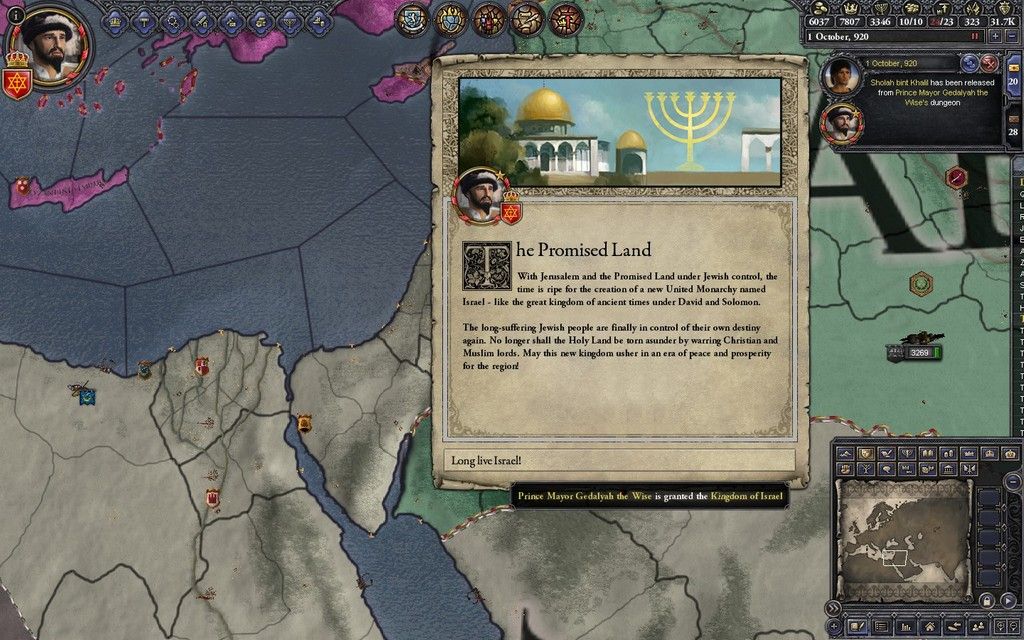1024x640 pixels.
Task: Select the army stack labelled 3269
Action: coord(915,352)
